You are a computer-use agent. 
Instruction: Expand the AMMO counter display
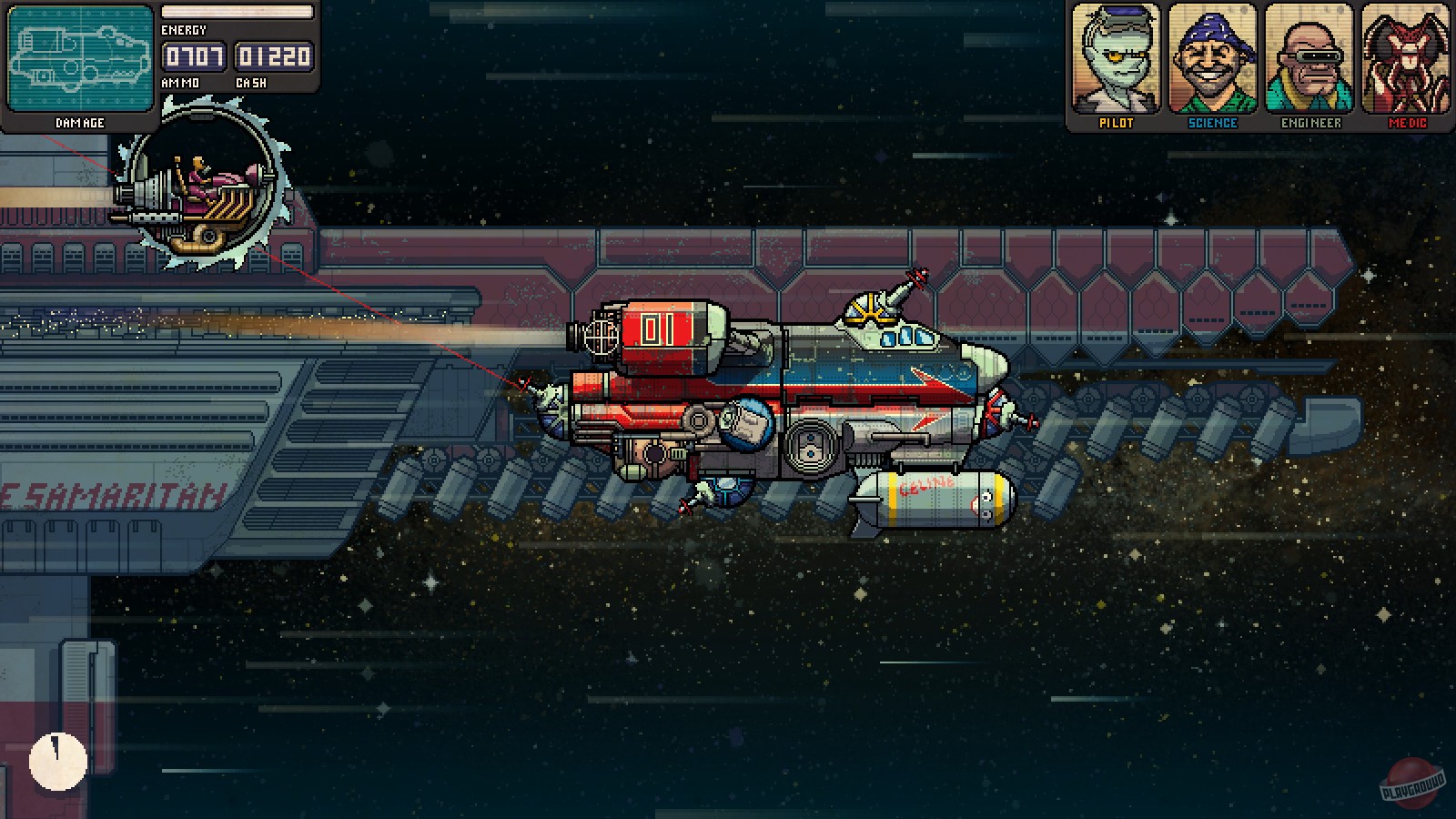[192, 57]
